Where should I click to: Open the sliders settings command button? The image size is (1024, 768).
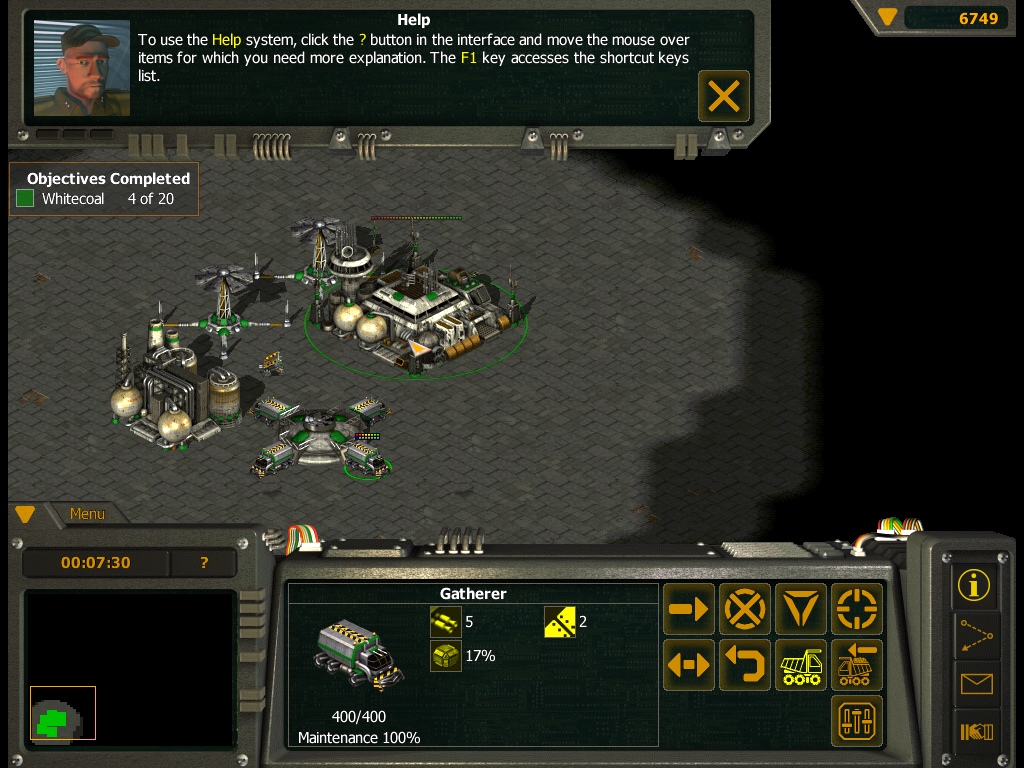pos(857,720)
